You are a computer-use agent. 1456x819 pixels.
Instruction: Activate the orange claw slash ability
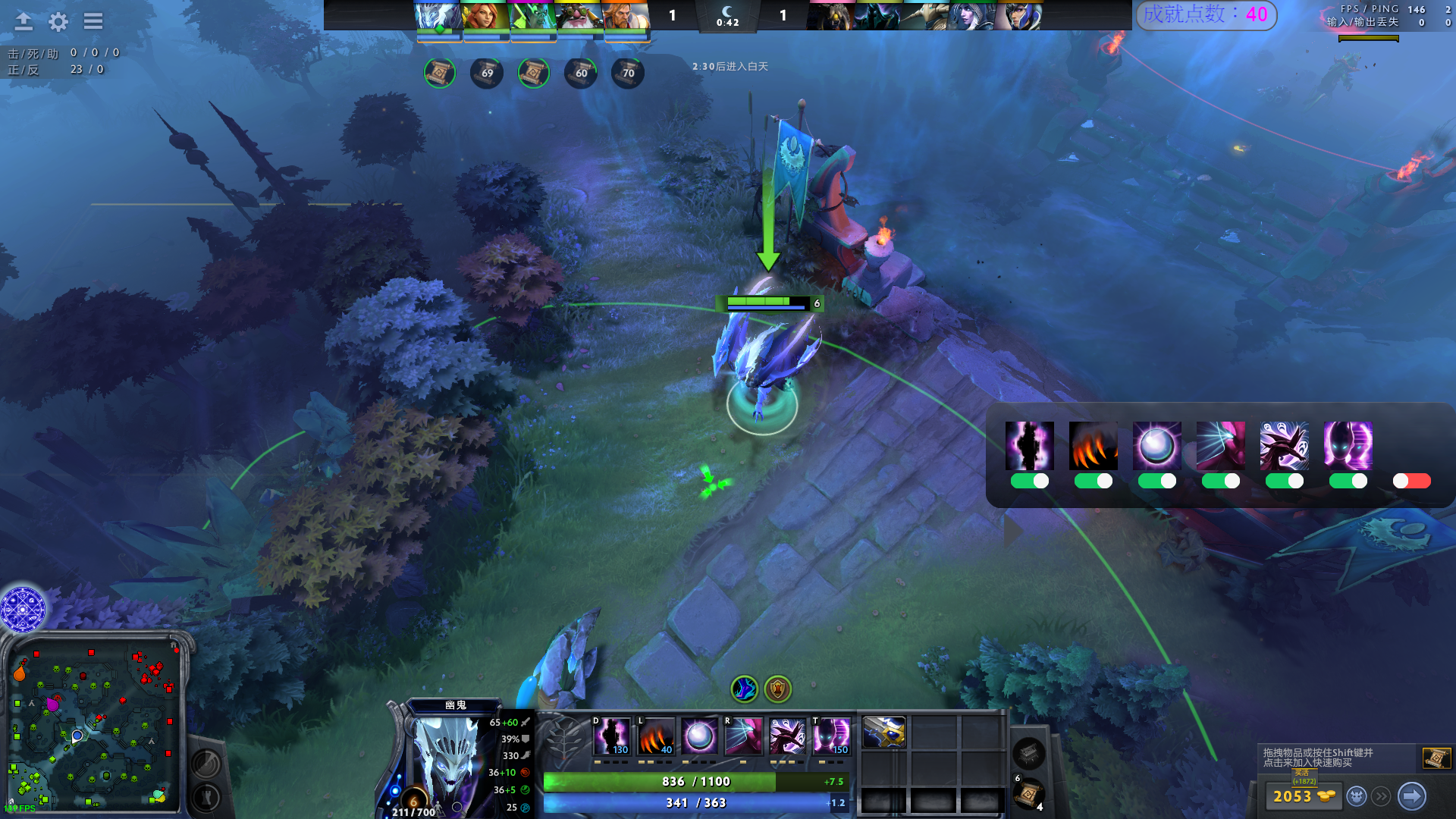point(656,736)
